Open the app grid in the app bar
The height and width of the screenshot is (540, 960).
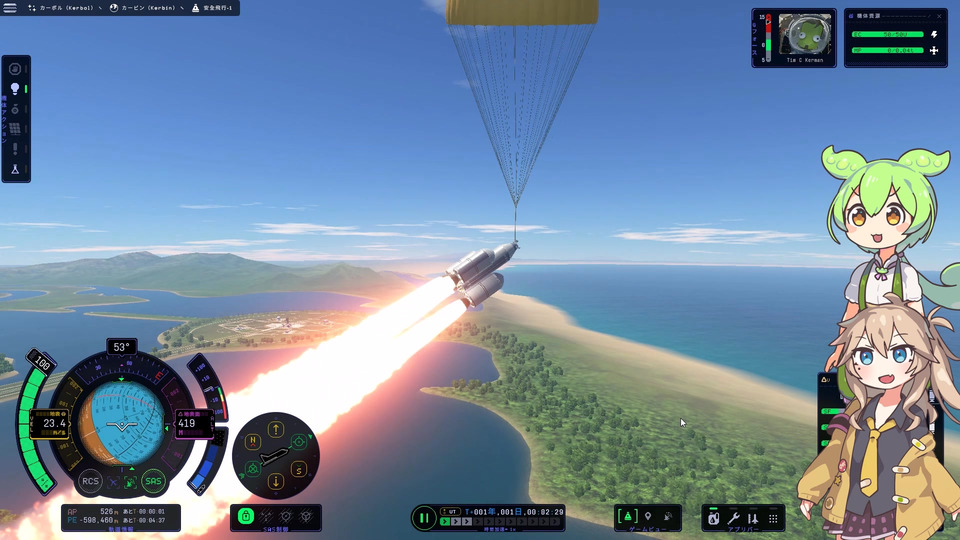click(x=773, y=518)
